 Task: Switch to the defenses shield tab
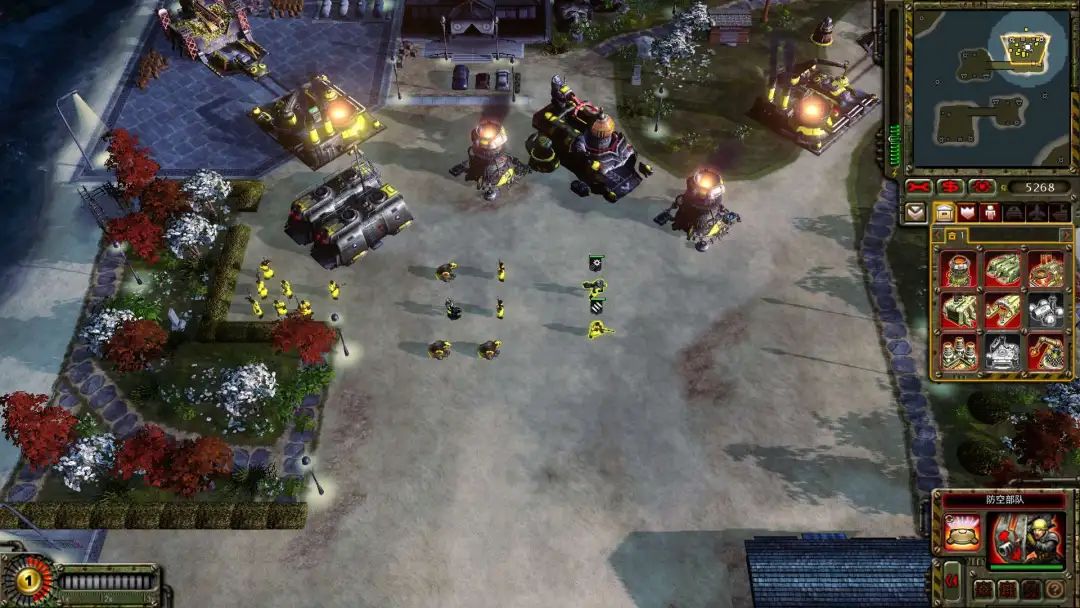(x=967, y=212)
